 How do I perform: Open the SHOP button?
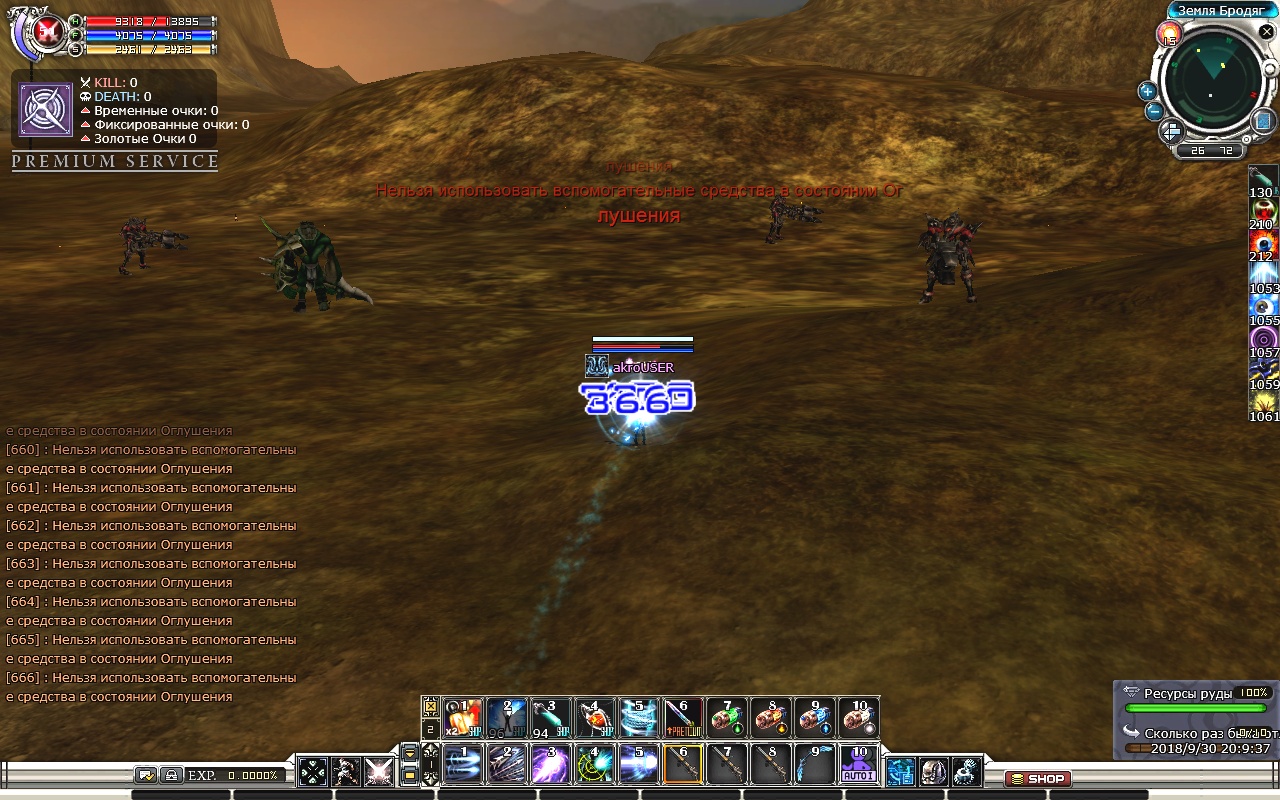point(1037,779)
